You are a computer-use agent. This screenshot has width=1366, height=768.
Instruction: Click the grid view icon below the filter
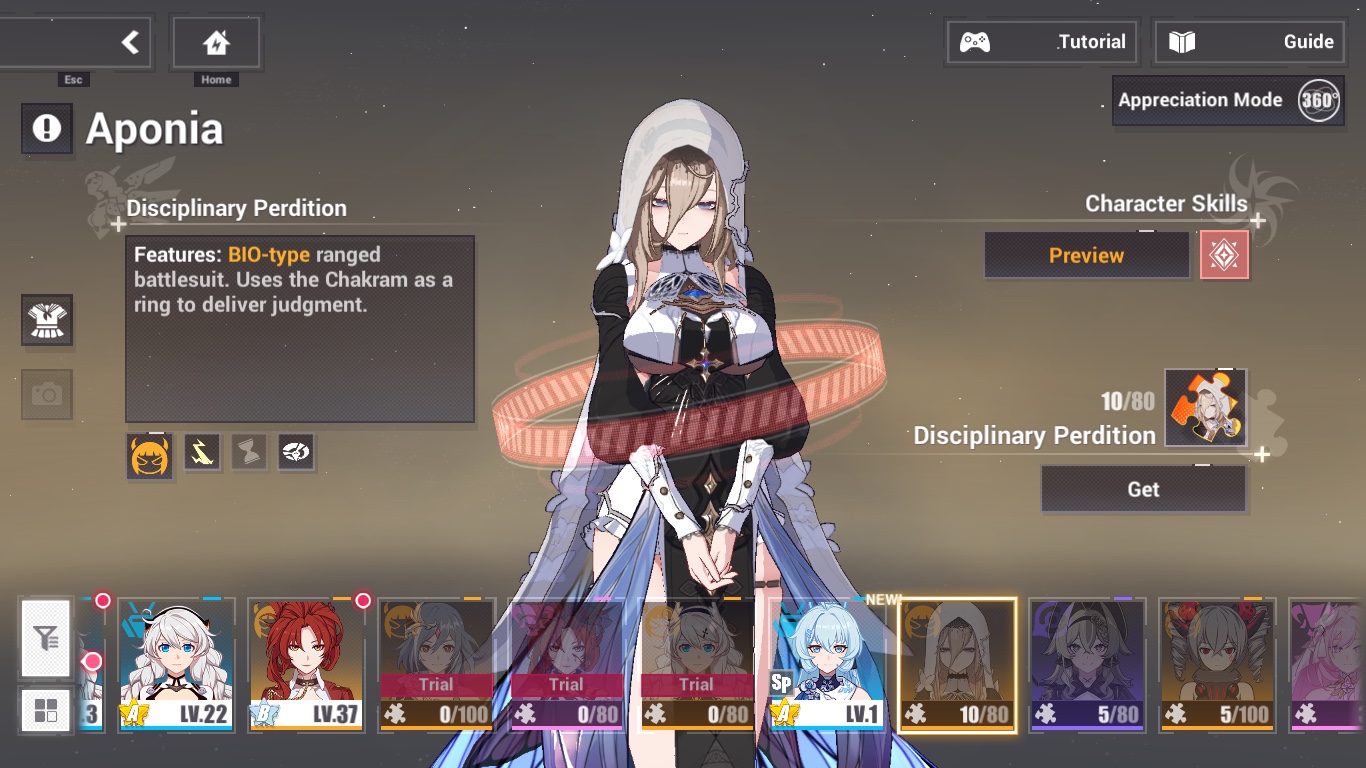coord(44,710)
